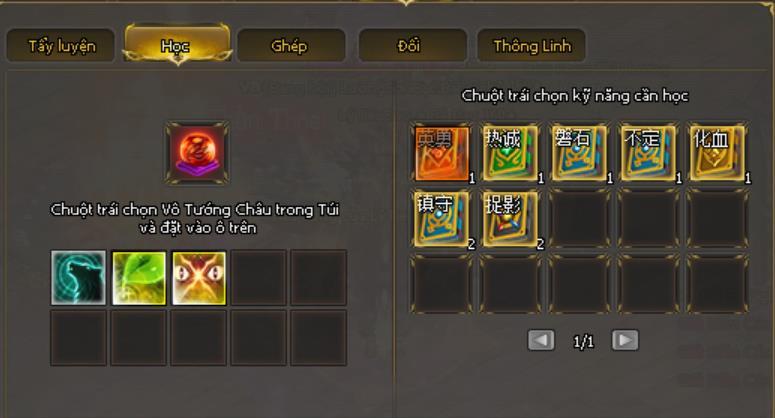Switch to the Đổi tab
Image resolution: width=775 pixels, height=418 pixels.
tap(410, 46)
